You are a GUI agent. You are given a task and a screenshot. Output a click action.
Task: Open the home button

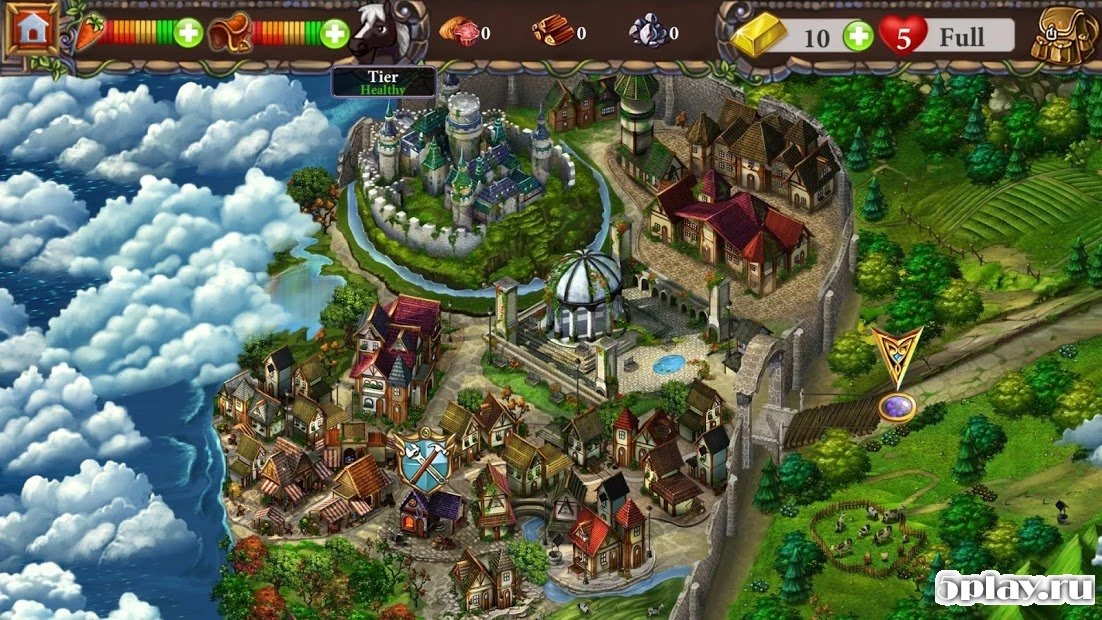31,30
